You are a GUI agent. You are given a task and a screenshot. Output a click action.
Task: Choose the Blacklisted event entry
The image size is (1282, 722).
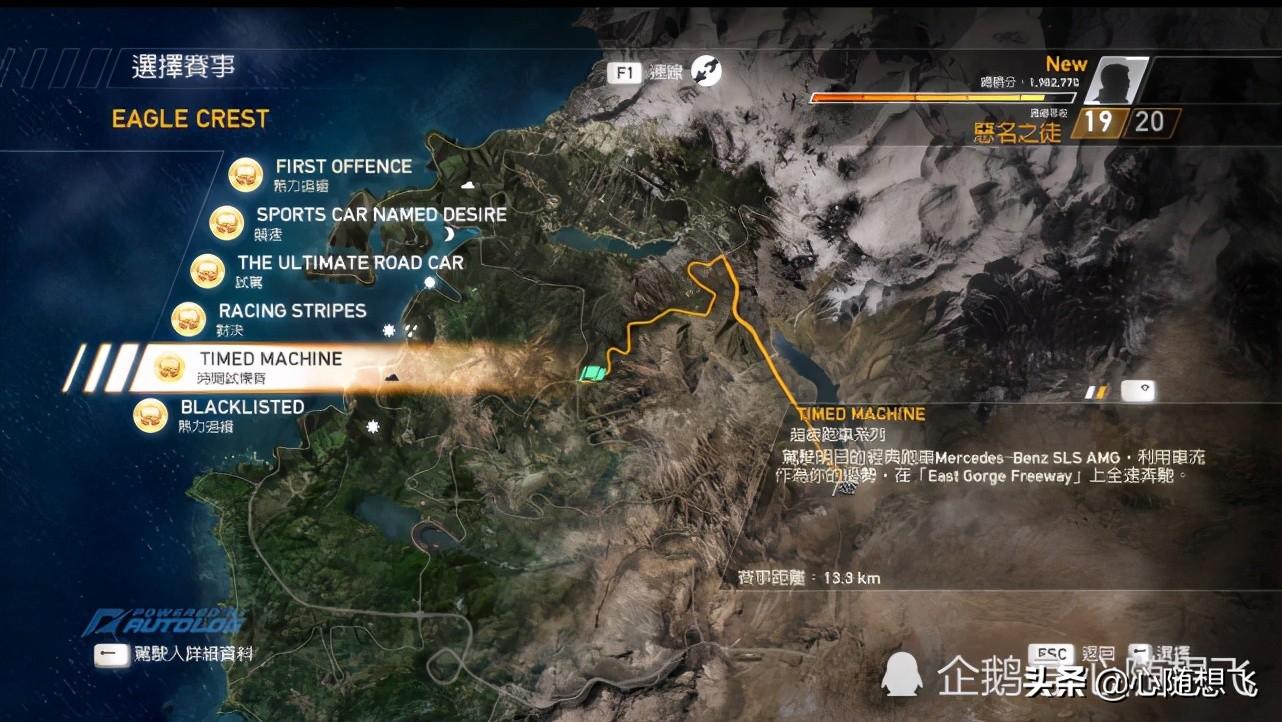coord(242,407)
